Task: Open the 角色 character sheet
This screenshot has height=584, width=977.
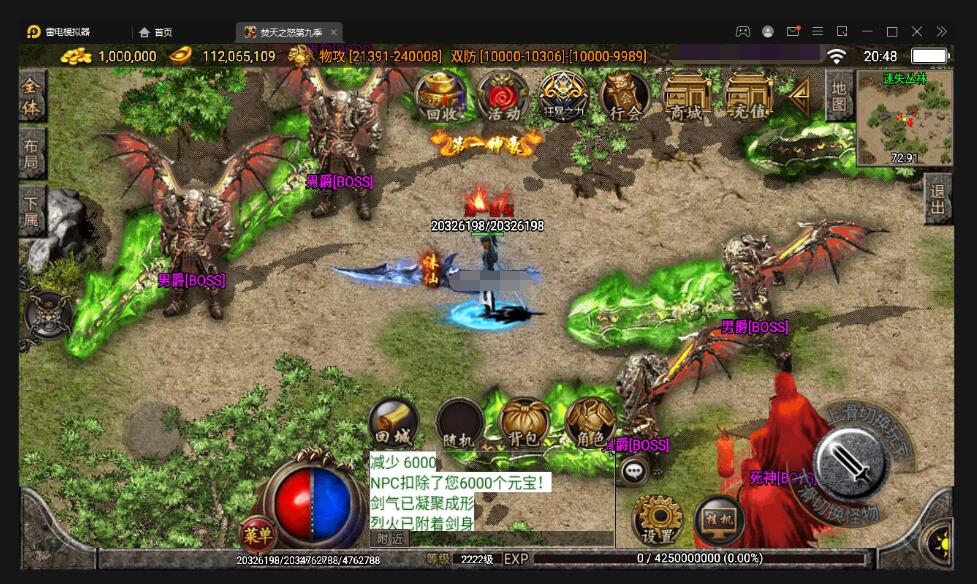Action: tap(590, 423)
